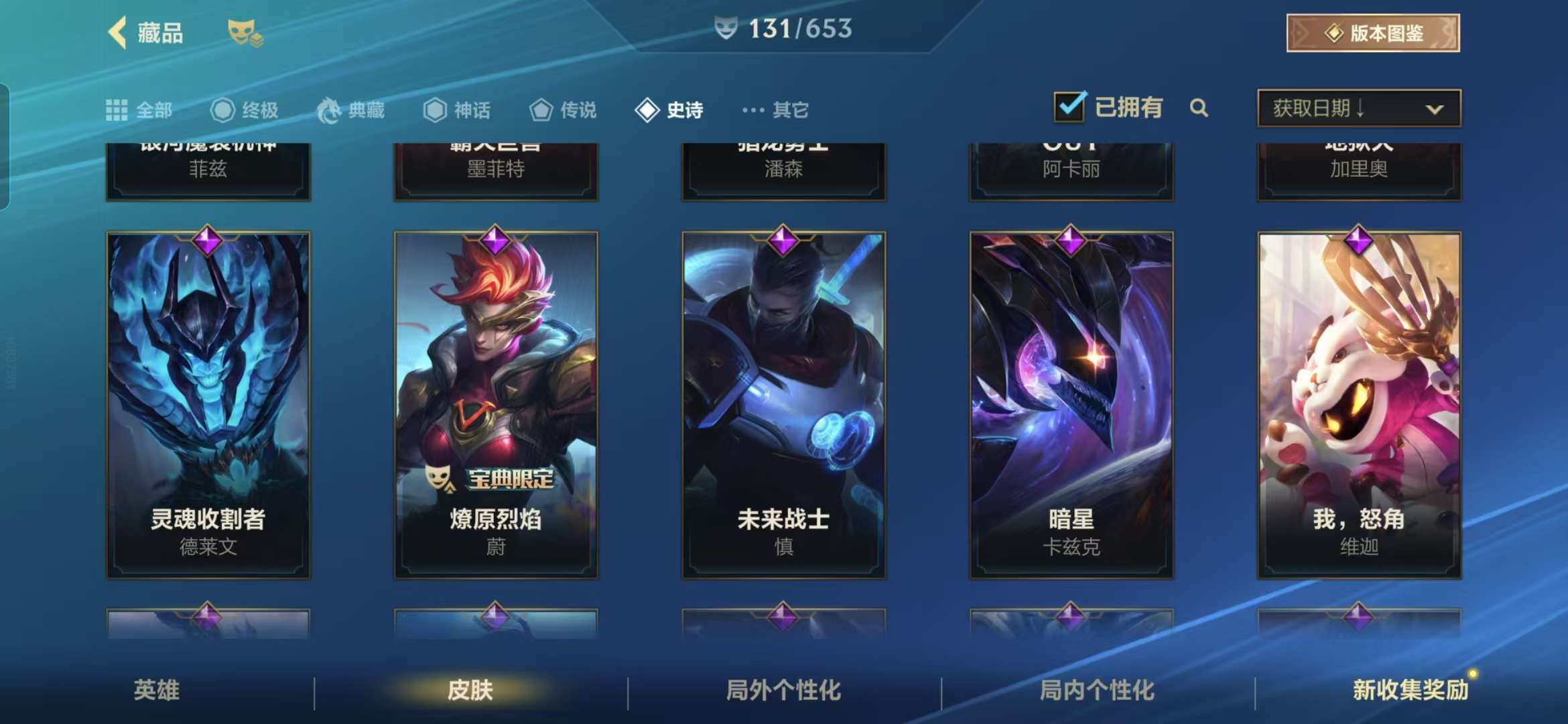Select the 史诗 rarity filter

point(669,110)
